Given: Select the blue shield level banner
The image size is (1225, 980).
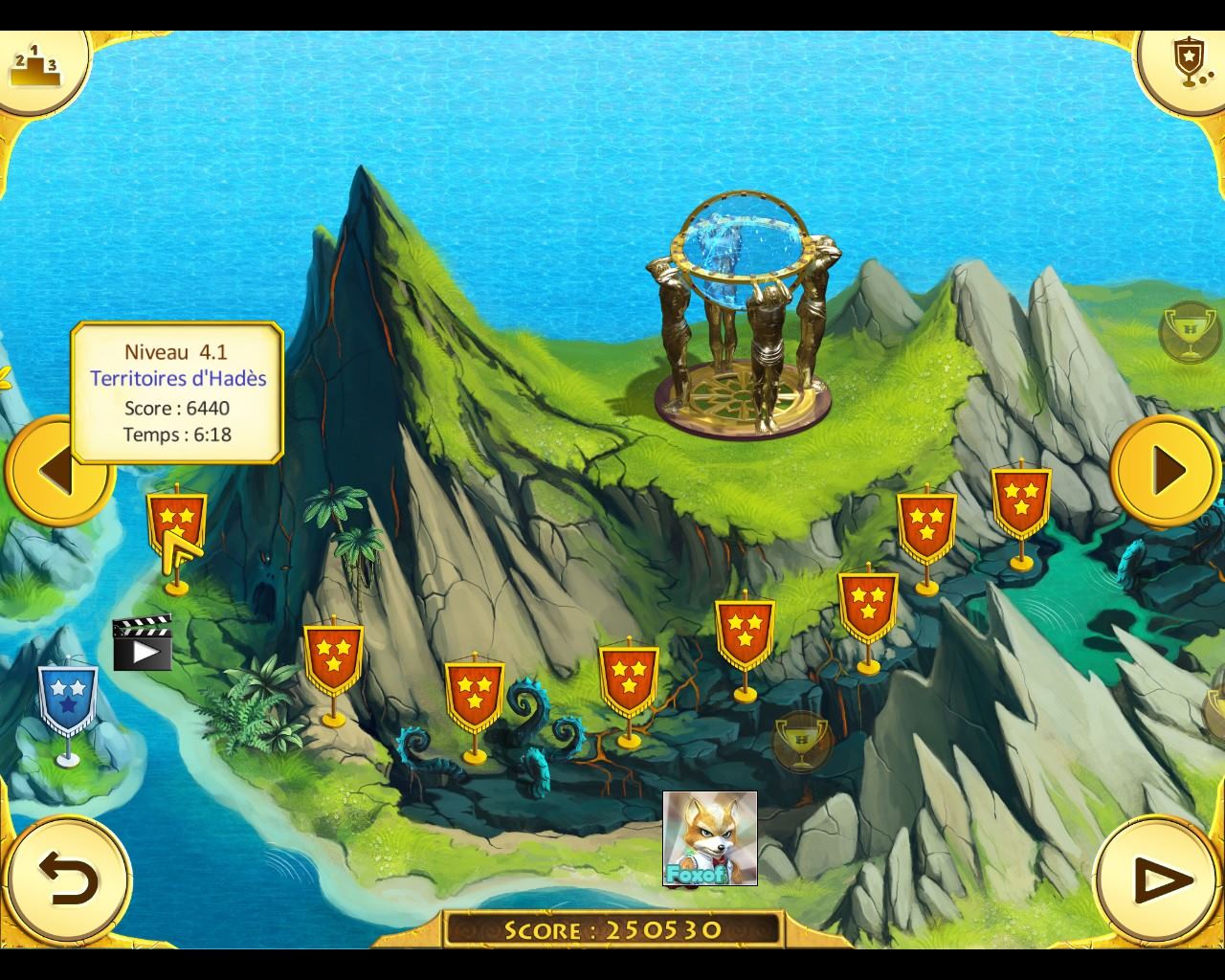Looking at the screenshot, I should [67, 699].
